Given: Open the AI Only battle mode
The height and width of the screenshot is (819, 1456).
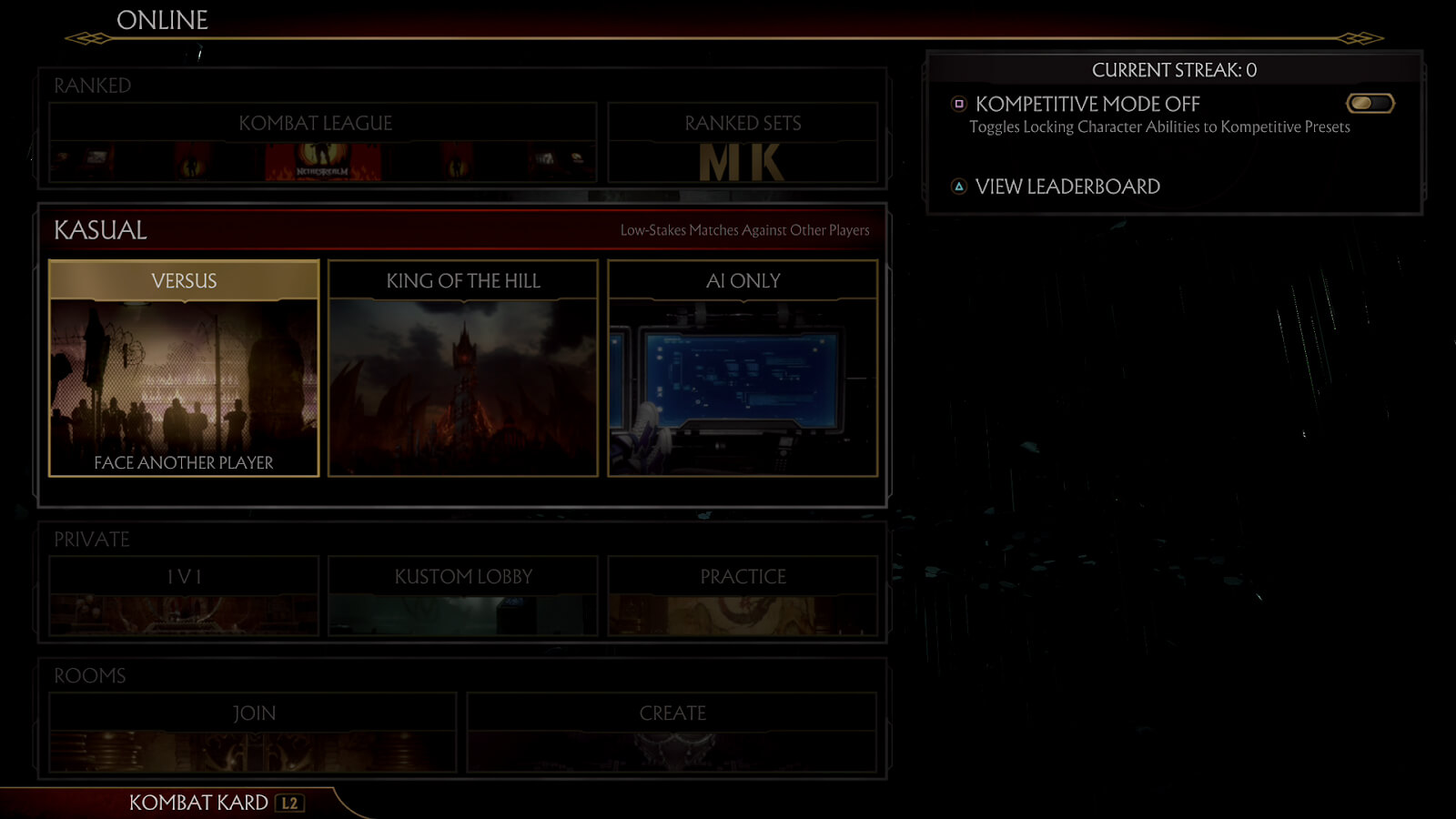Looking at the screenshot, I should click(743, 369).
